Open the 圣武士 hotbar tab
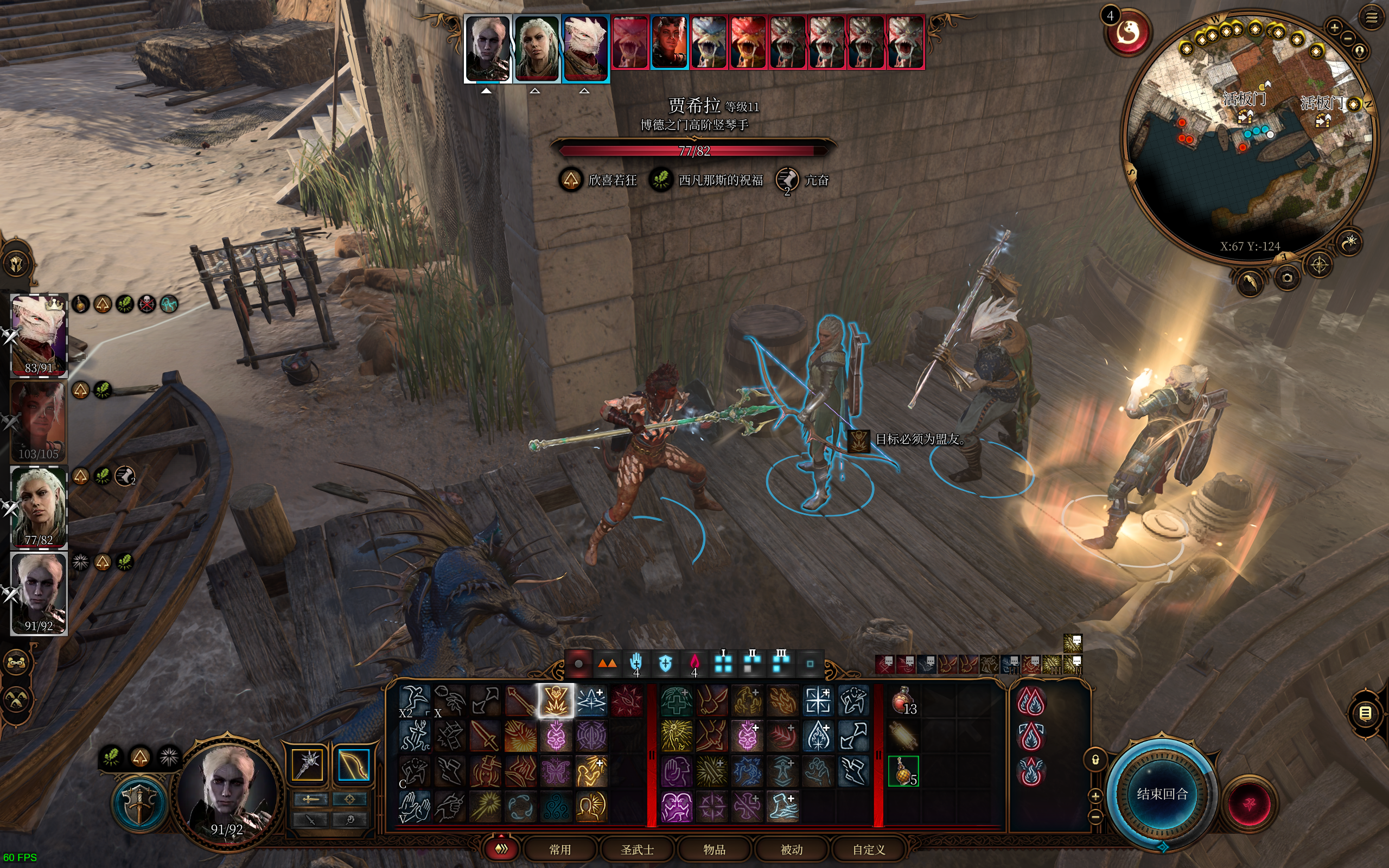1389x868 pixels. tap(637, 849)
